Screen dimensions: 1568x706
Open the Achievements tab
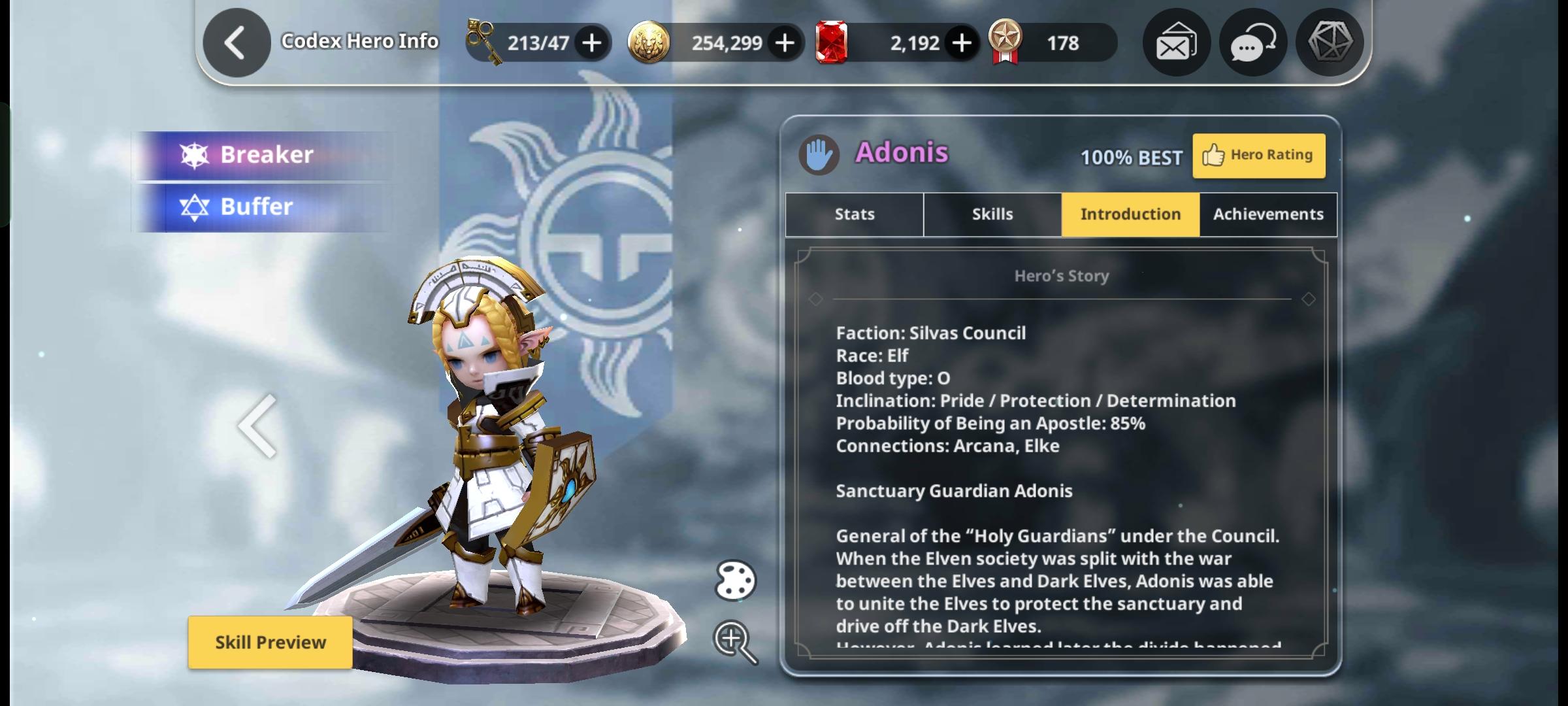tap(1267, 214)
